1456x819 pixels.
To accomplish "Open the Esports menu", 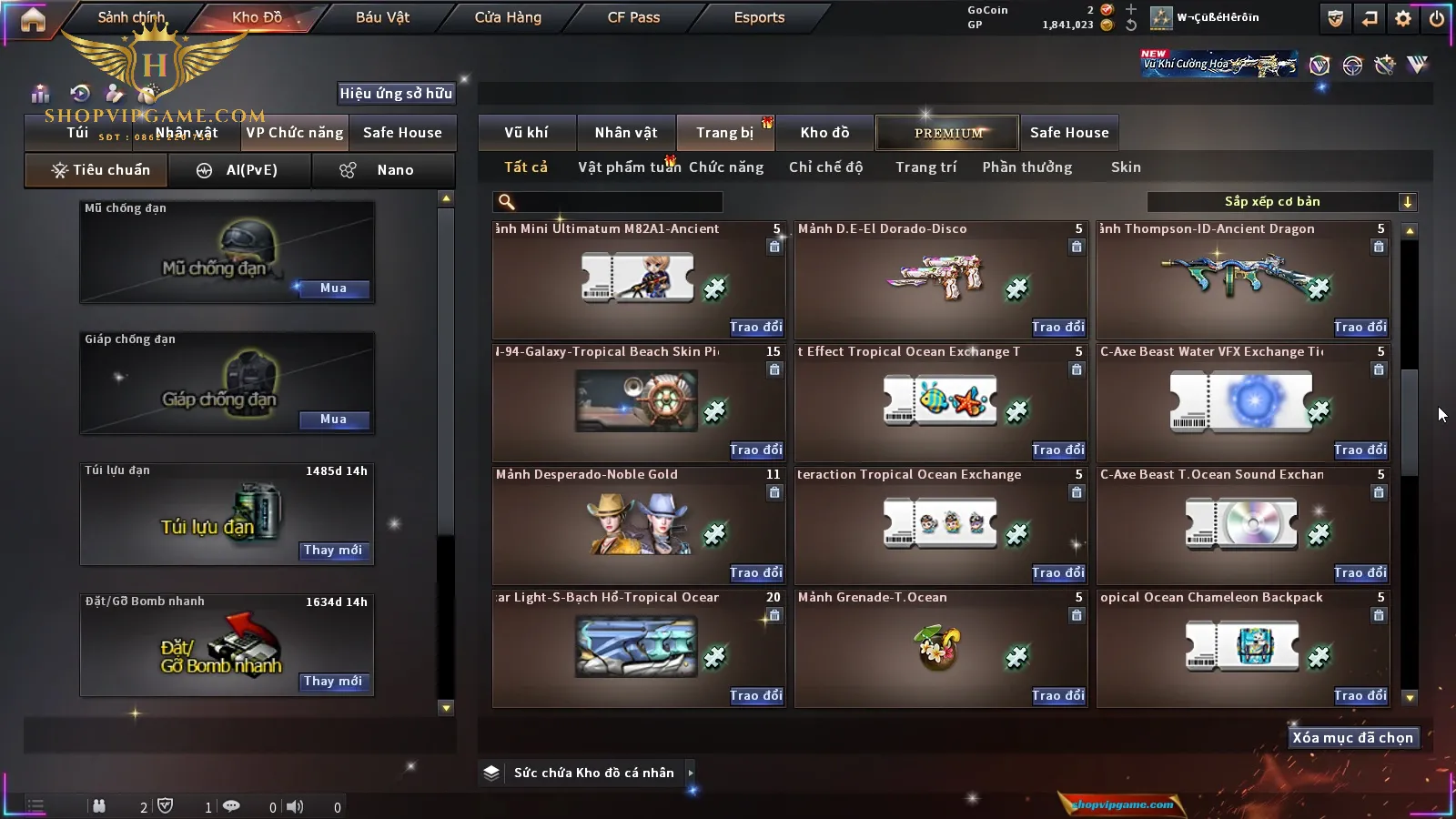I will (x=759, y=17).
